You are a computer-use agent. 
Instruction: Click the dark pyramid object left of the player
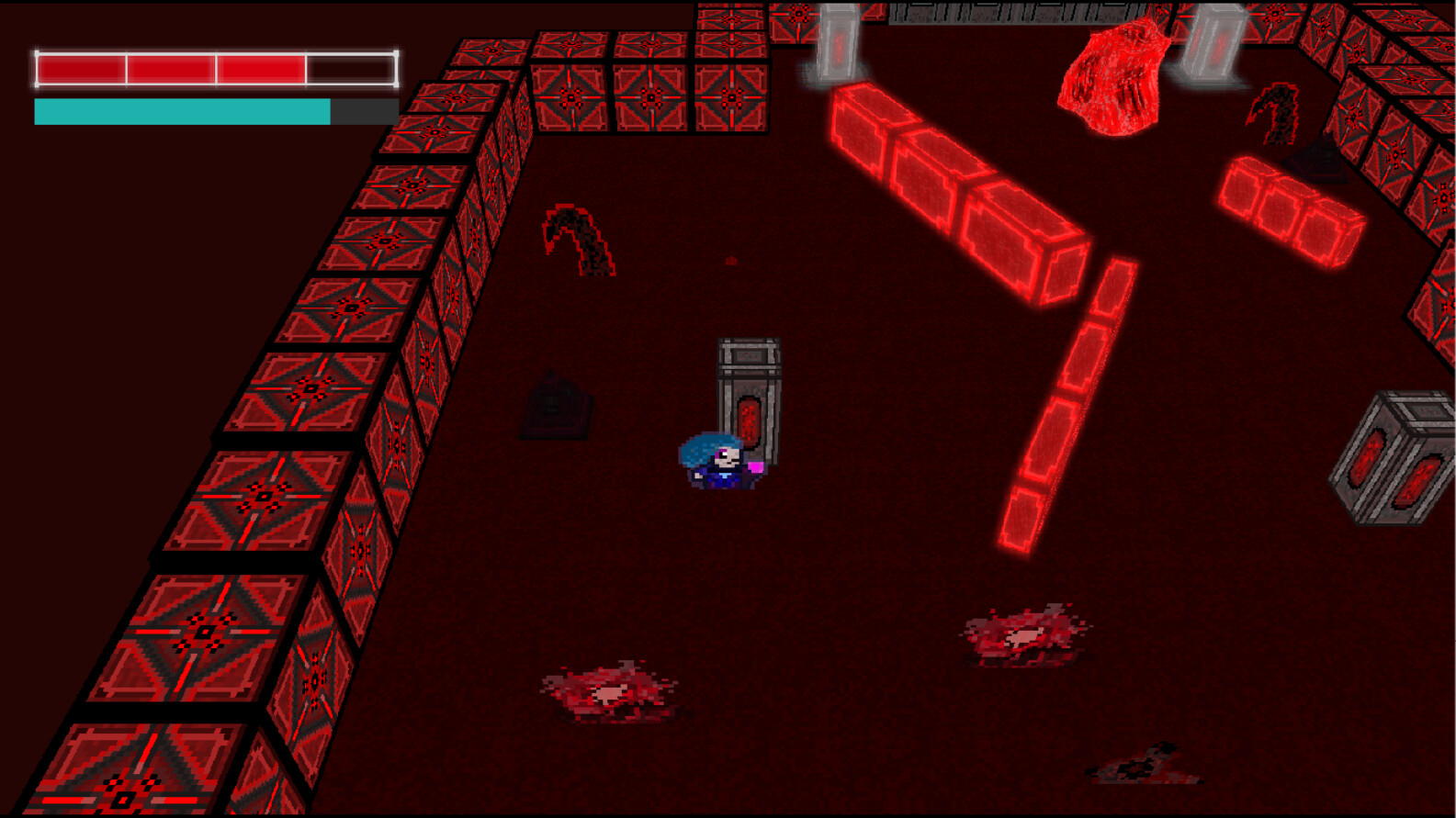[556, 404]
